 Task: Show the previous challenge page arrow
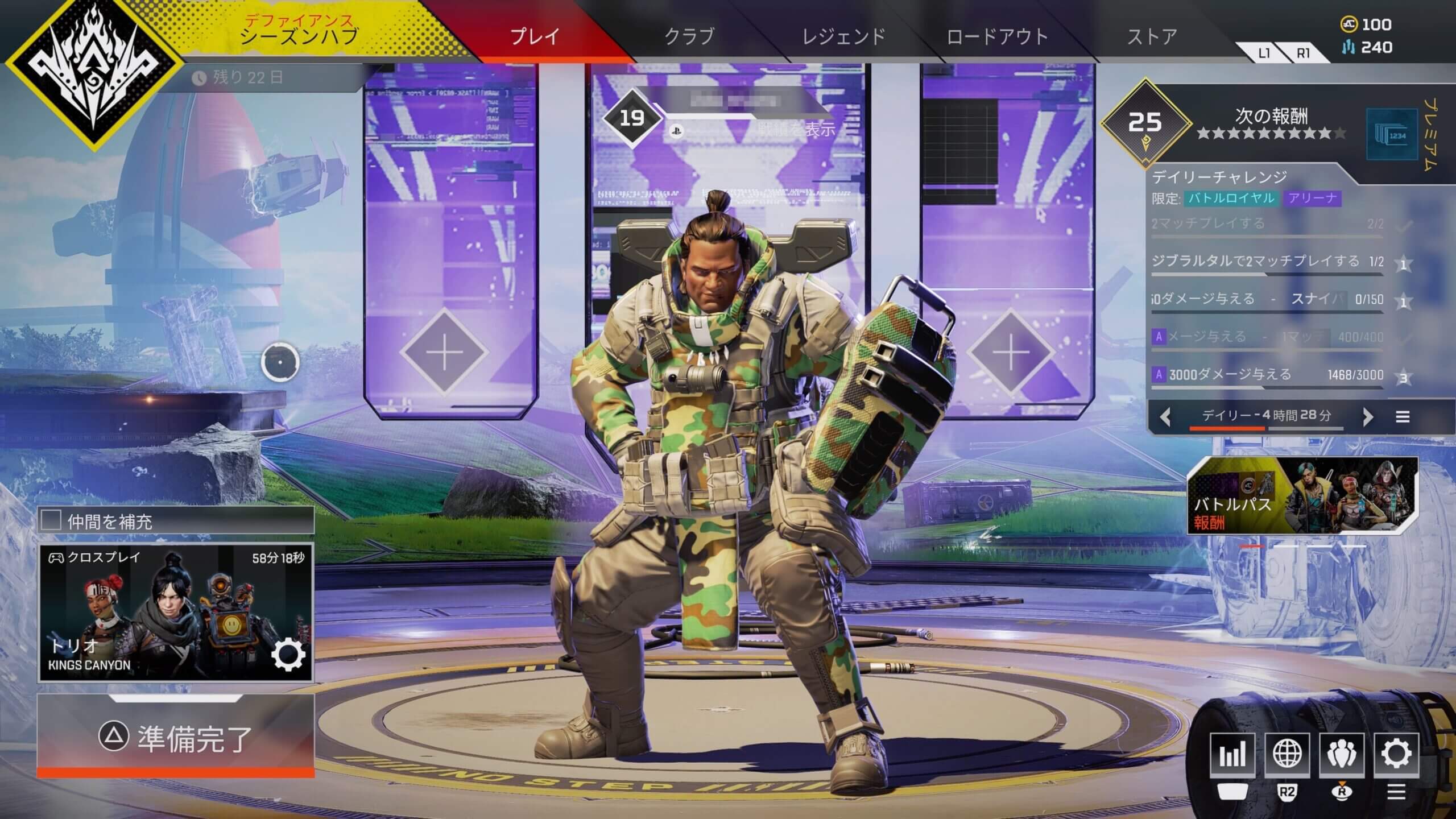tap(1165, 417)
